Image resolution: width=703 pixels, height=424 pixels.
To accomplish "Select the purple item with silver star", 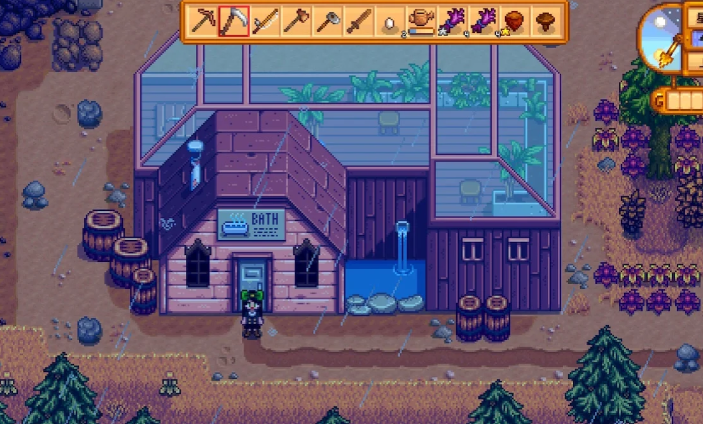I will (x=452, y=21).
